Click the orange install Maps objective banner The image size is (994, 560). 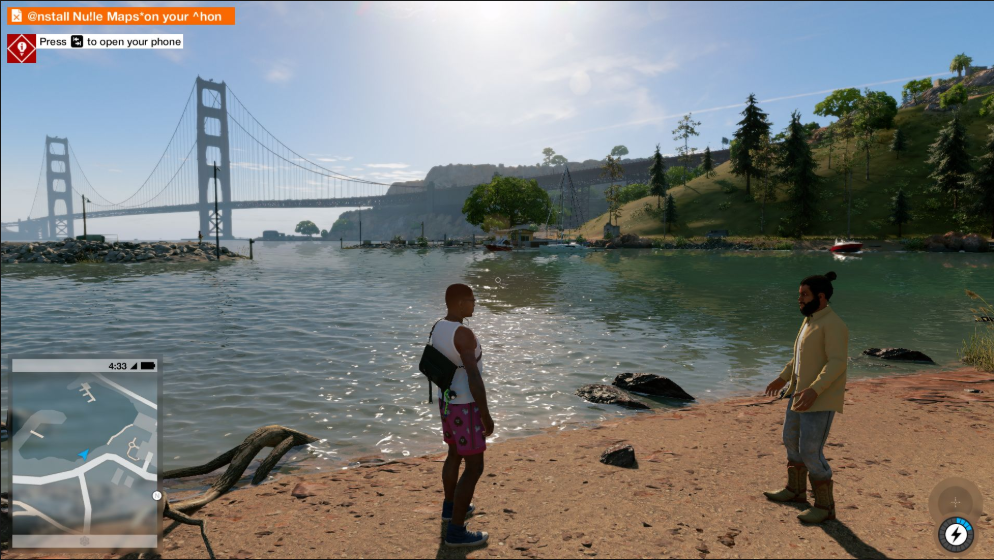point(121,16)
